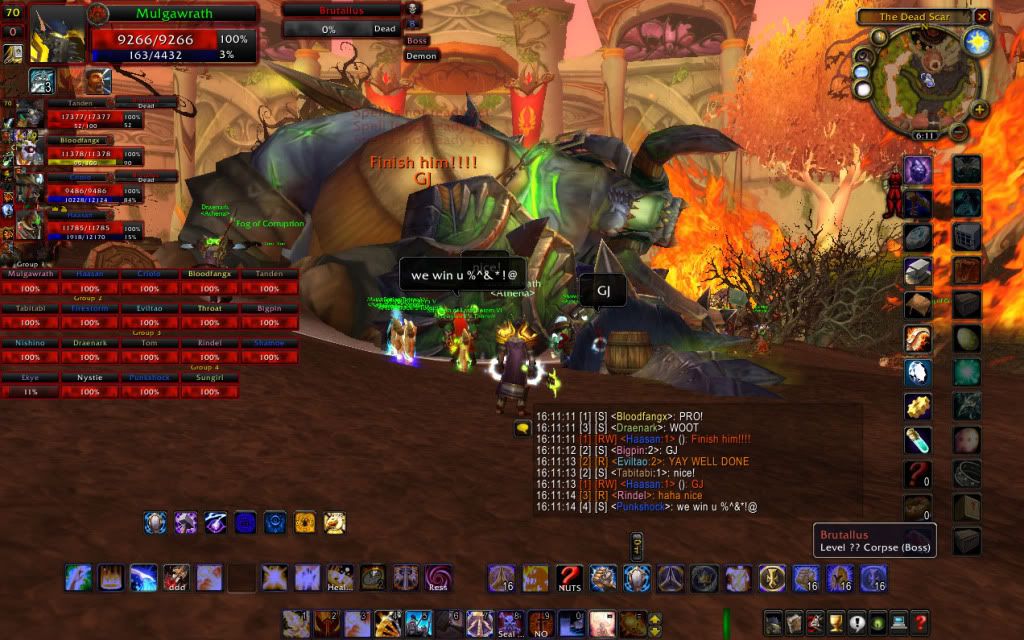Use the blue potion vial item slot
Screen dimensions: 1024x640
click(918, 439)
